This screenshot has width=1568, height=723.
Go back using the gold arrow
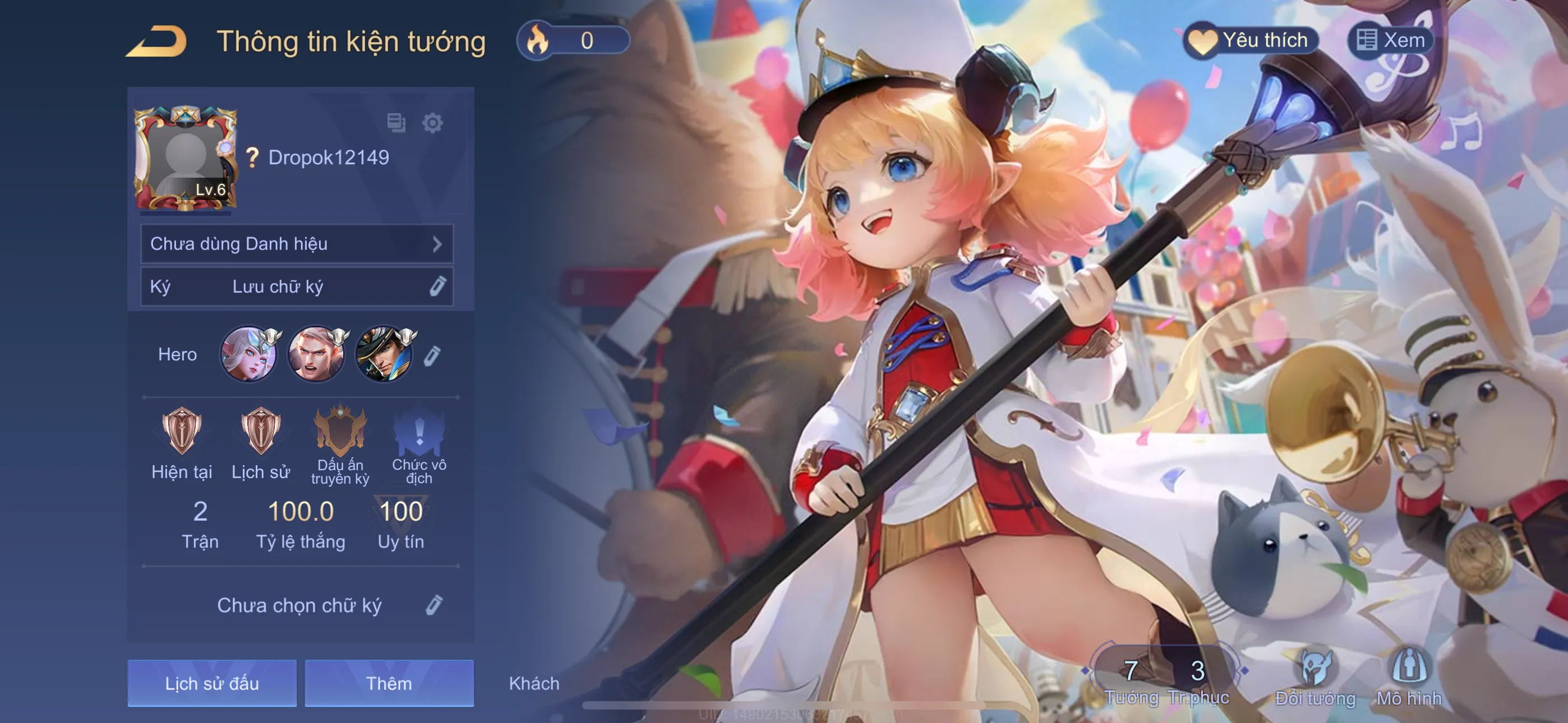pyautogui.click(x=157, y=41)
